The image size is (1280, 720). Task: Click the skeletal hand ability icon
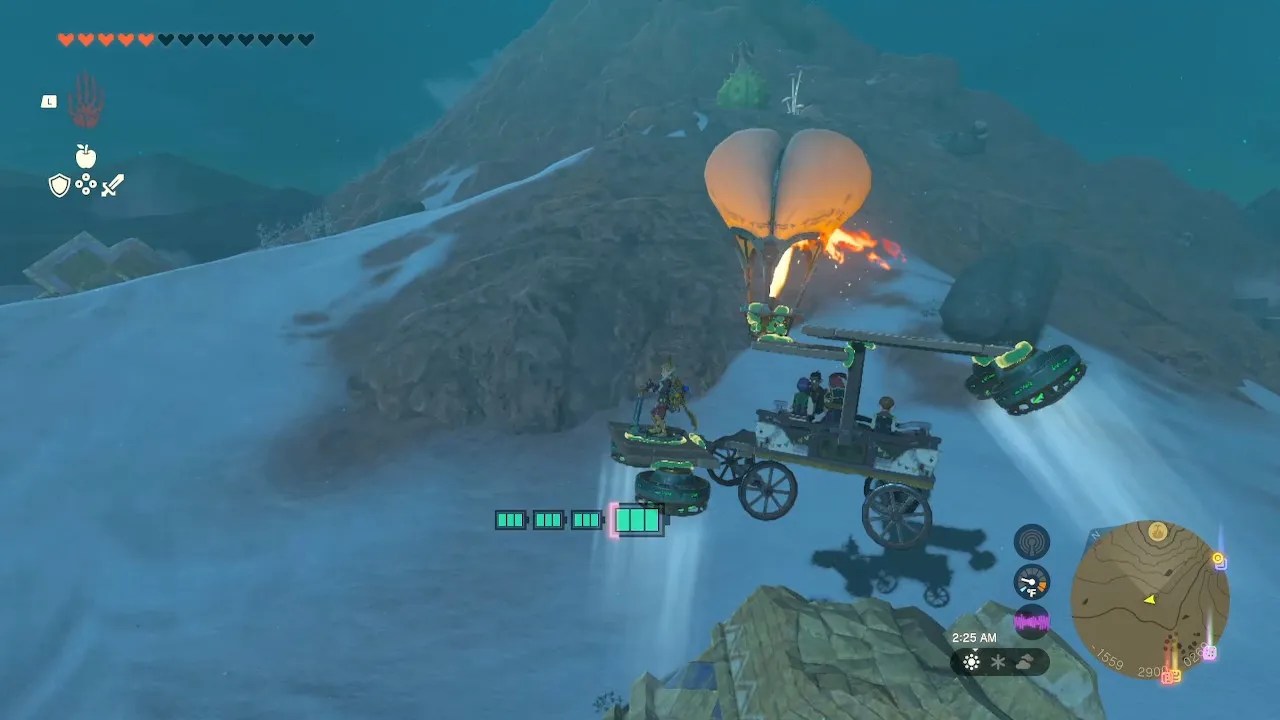click(84, 100)
